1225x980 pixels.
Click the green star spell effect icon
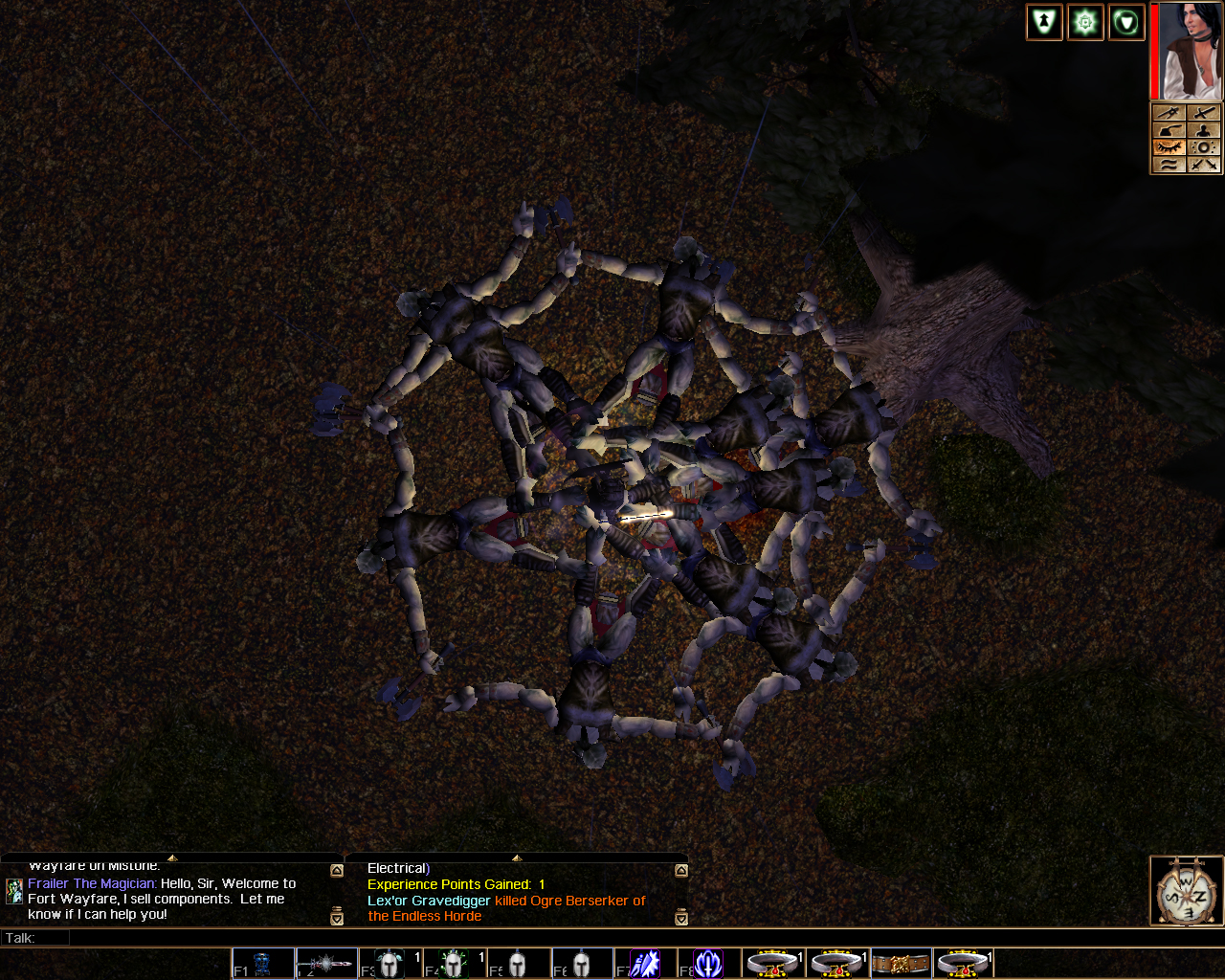tap(1084, 21)
